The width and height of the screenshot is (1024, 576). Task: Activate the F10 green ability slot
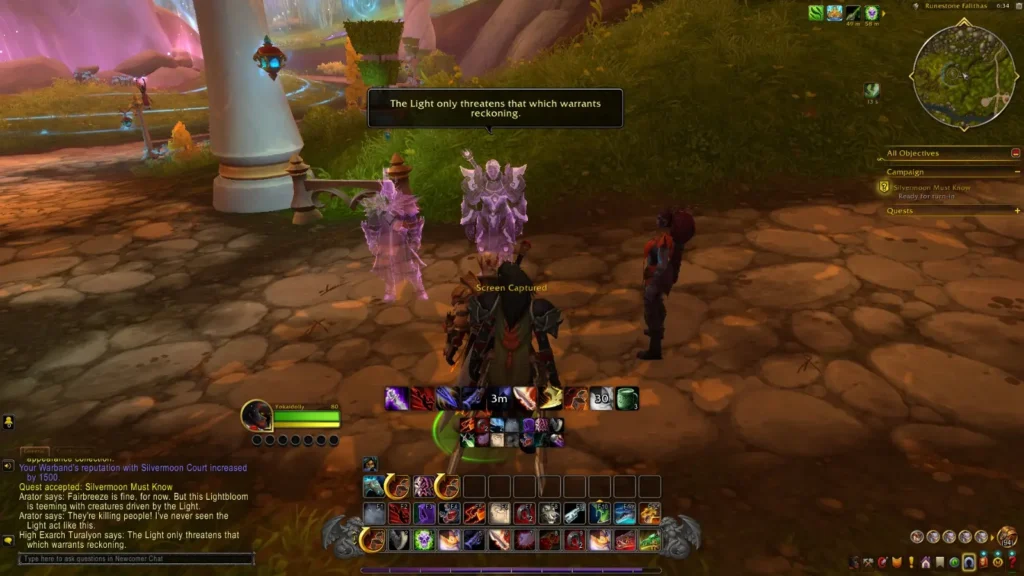(x=599, y=513)
